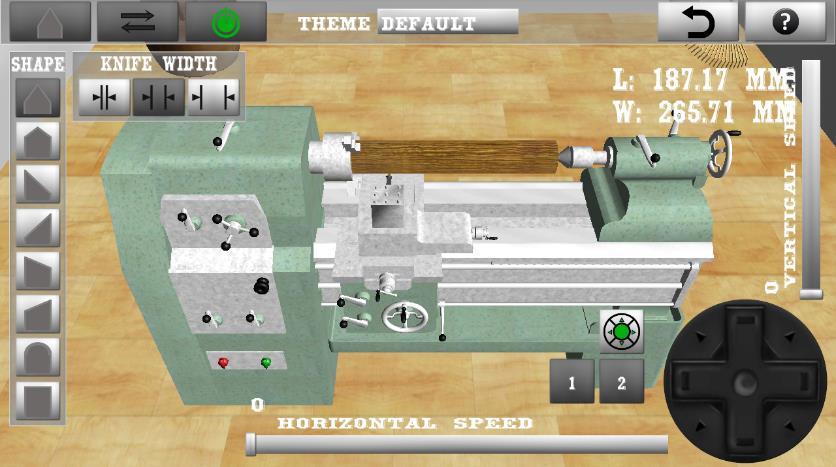Select the pointed tip knife shape
836x467 pixels.
pos(39,98)
